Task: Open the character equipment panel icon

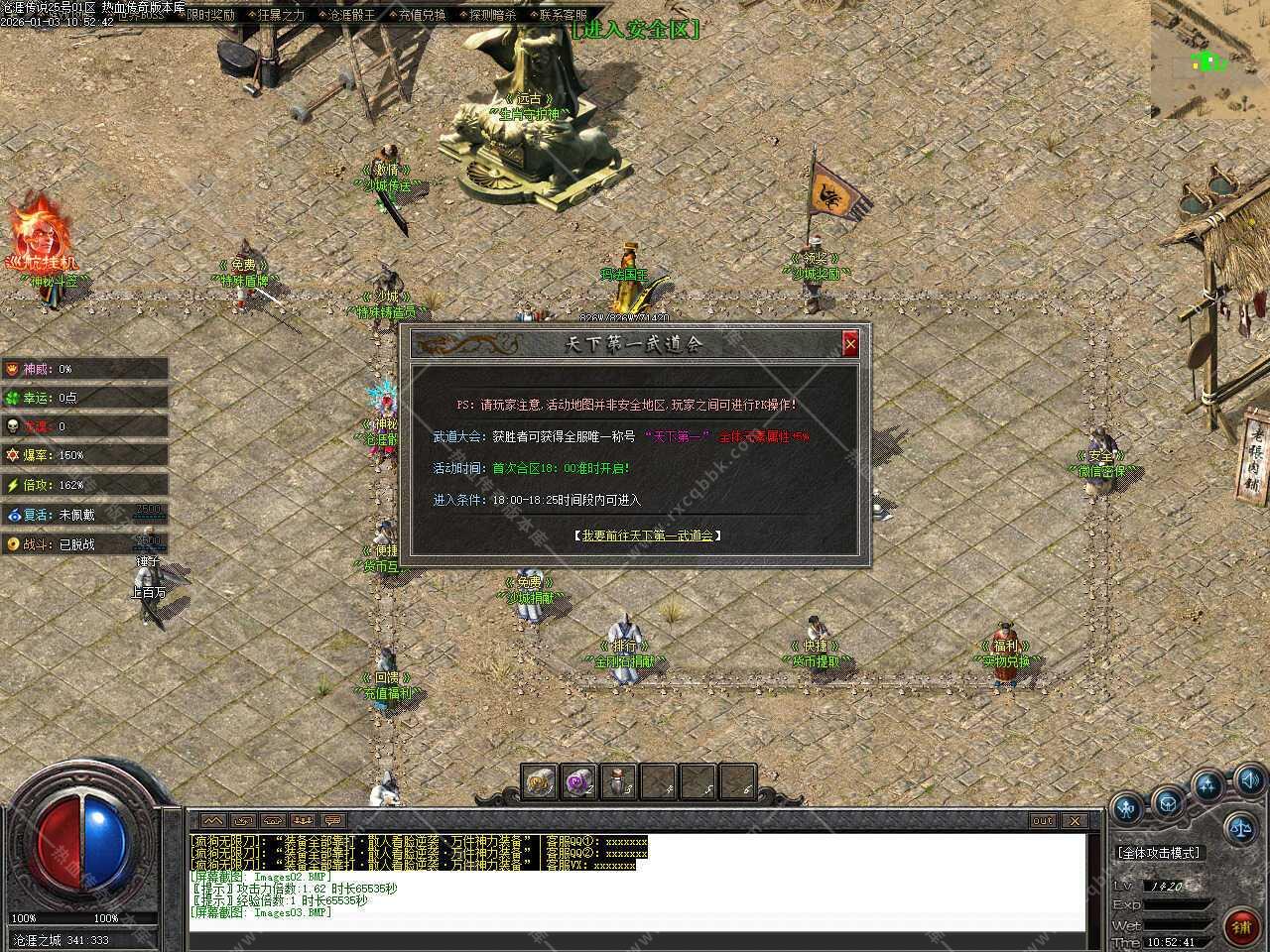Action: (x=1127, y=807)
